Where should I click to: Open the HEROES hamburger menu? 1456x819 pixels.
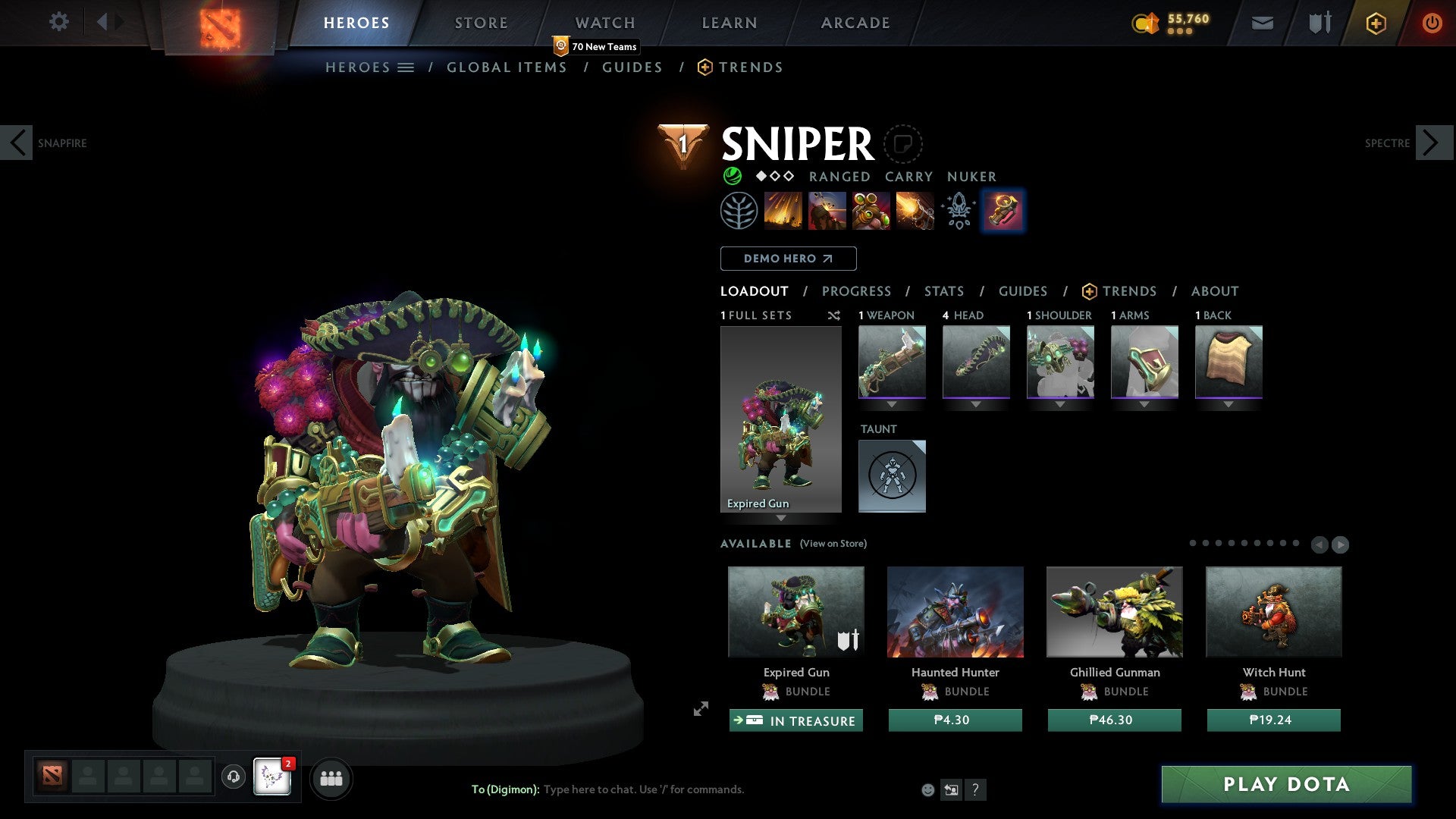(407, 67)
